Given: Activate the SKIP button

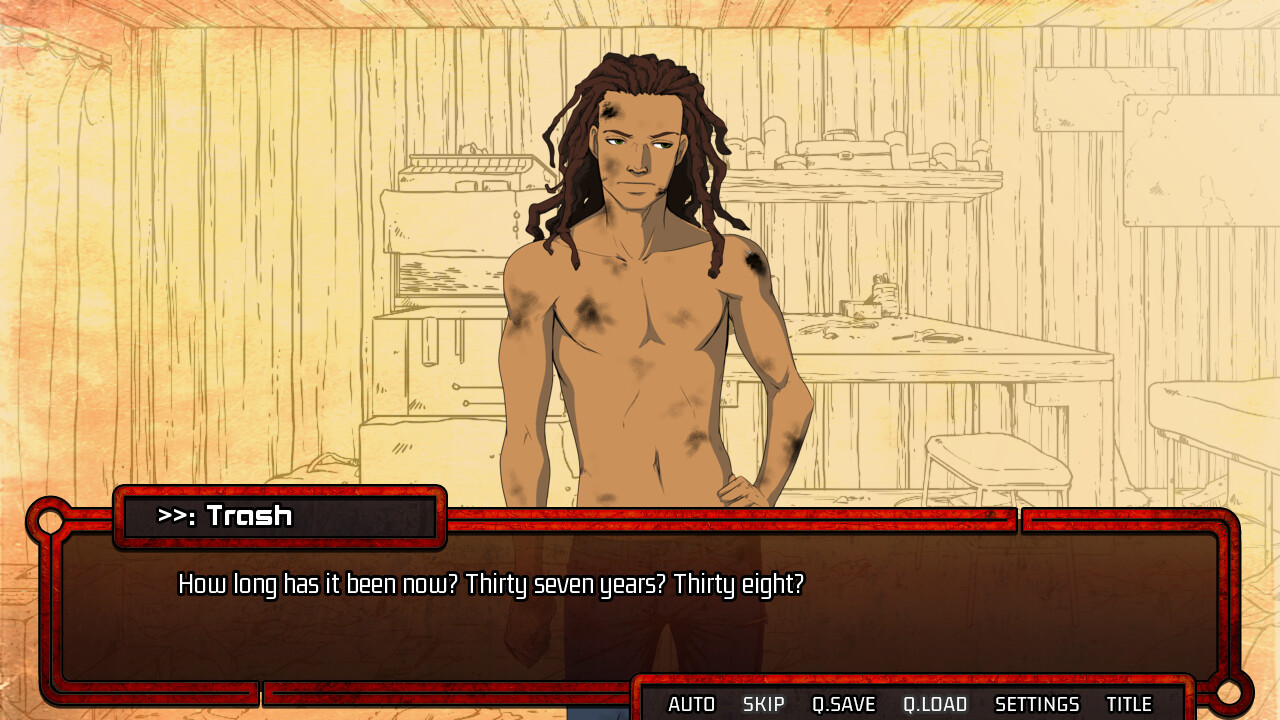Looking at the screenshot, I should 763,704.
